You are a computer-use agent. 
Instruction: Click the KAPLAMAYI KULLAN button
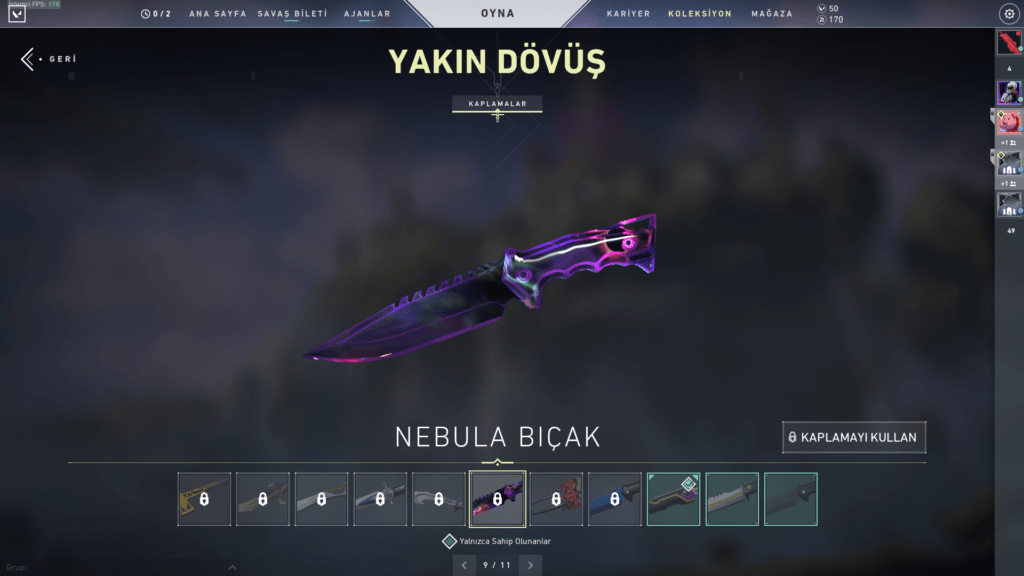(855, 437)
